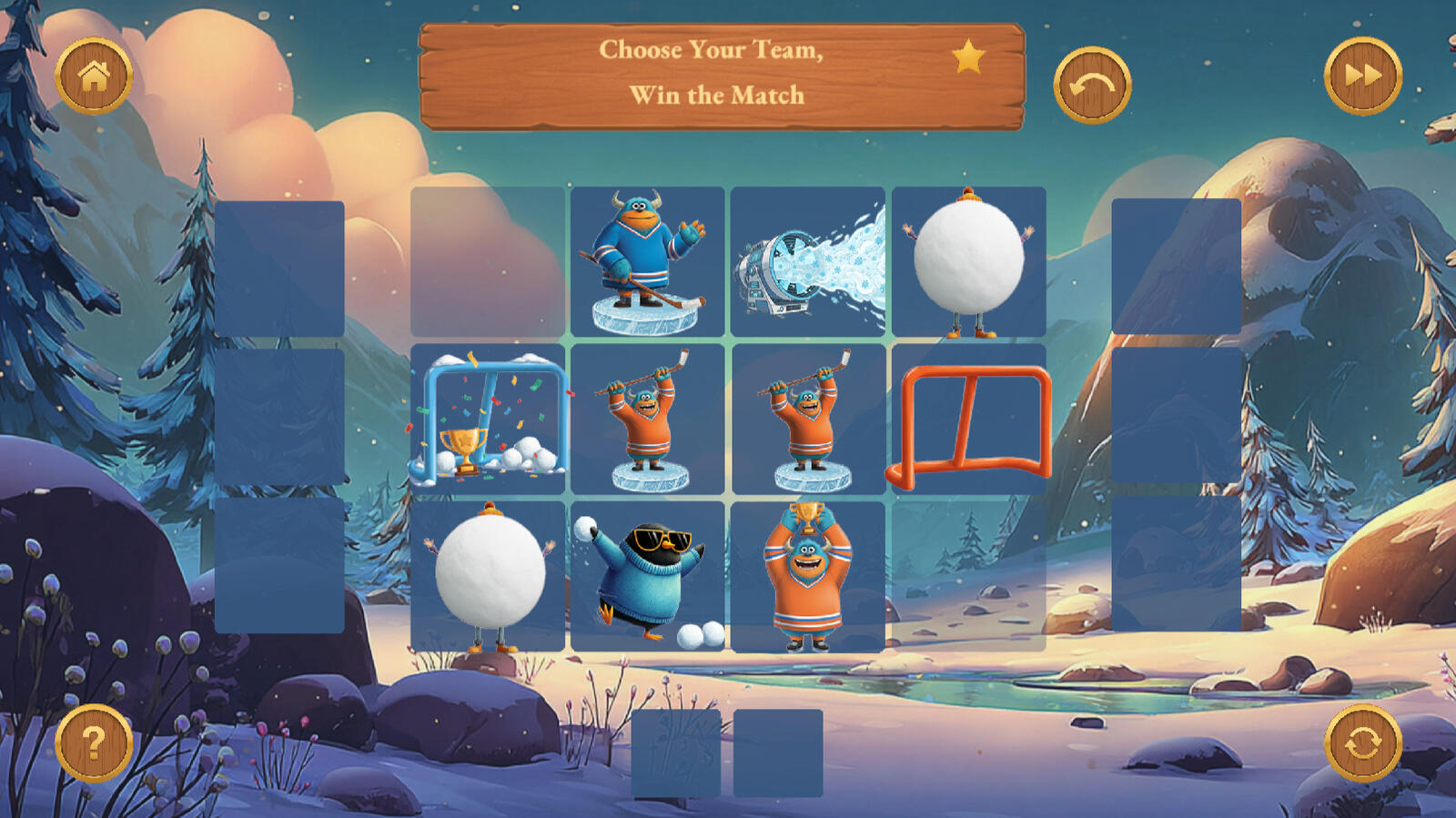
Task: Skip ahead with the fast-forward button
Action: pos(1362,76)
